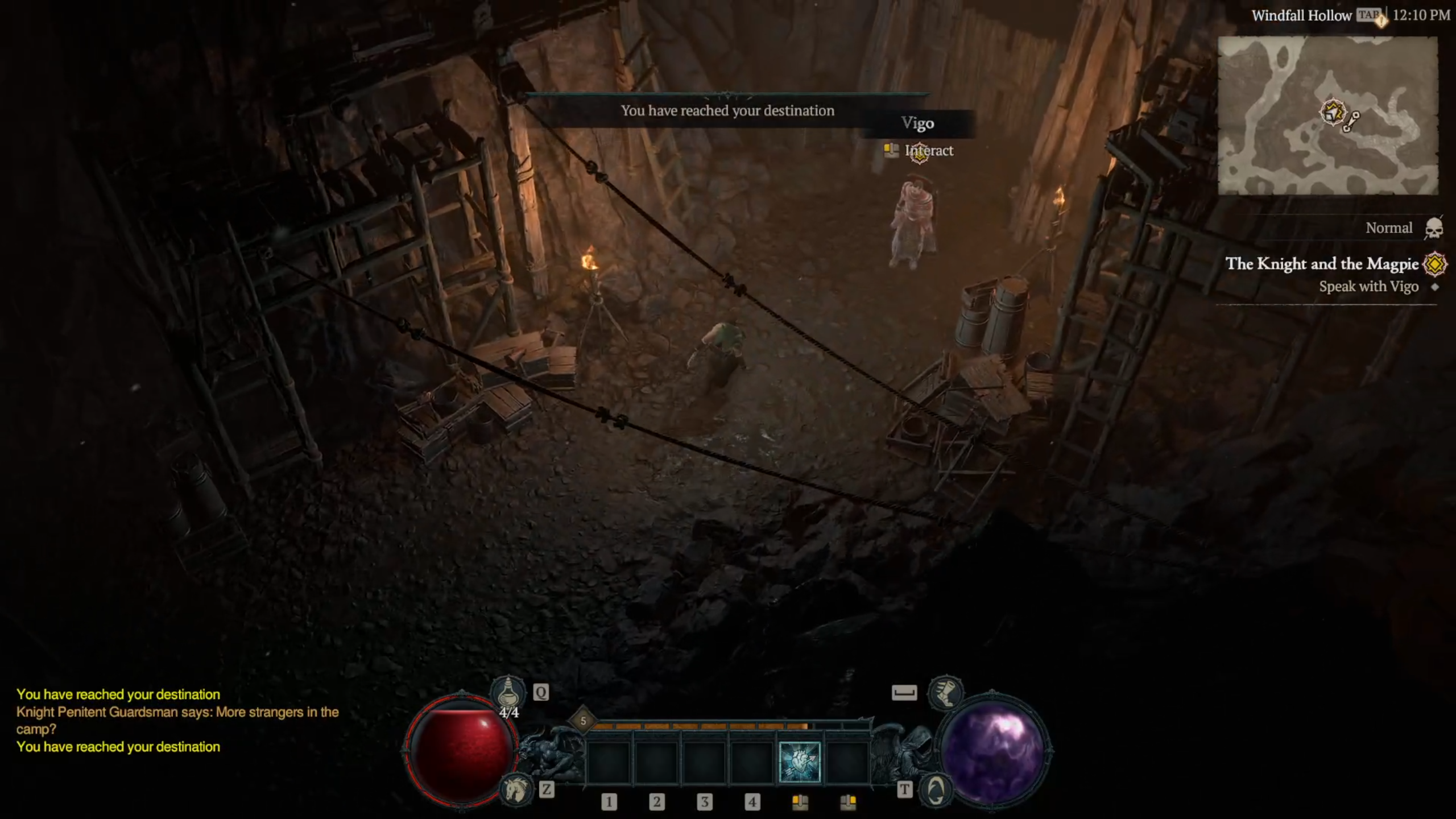Click the quest marker on the minimap

(x=1333, y=112)
